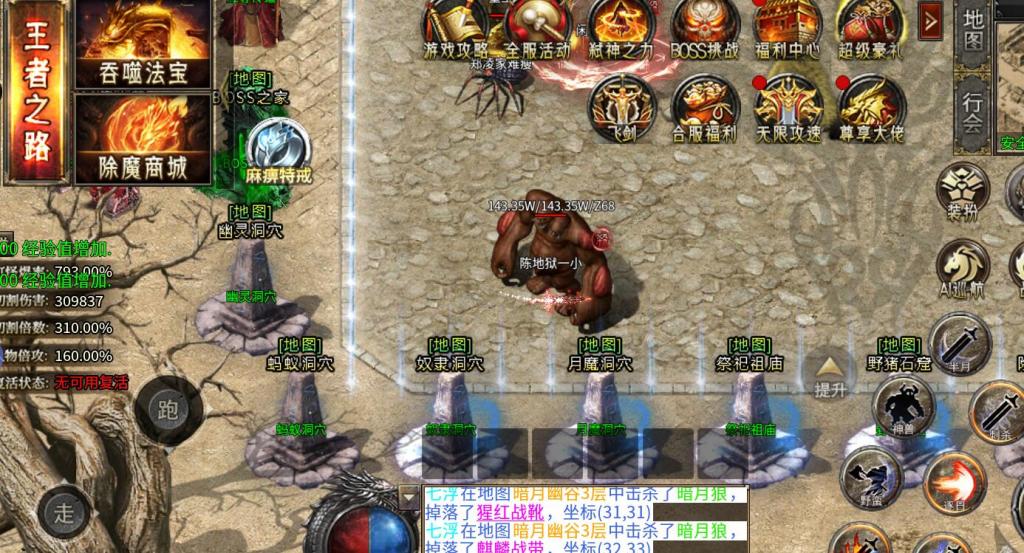Open the 无限攻速 icon

coord(787,108)
